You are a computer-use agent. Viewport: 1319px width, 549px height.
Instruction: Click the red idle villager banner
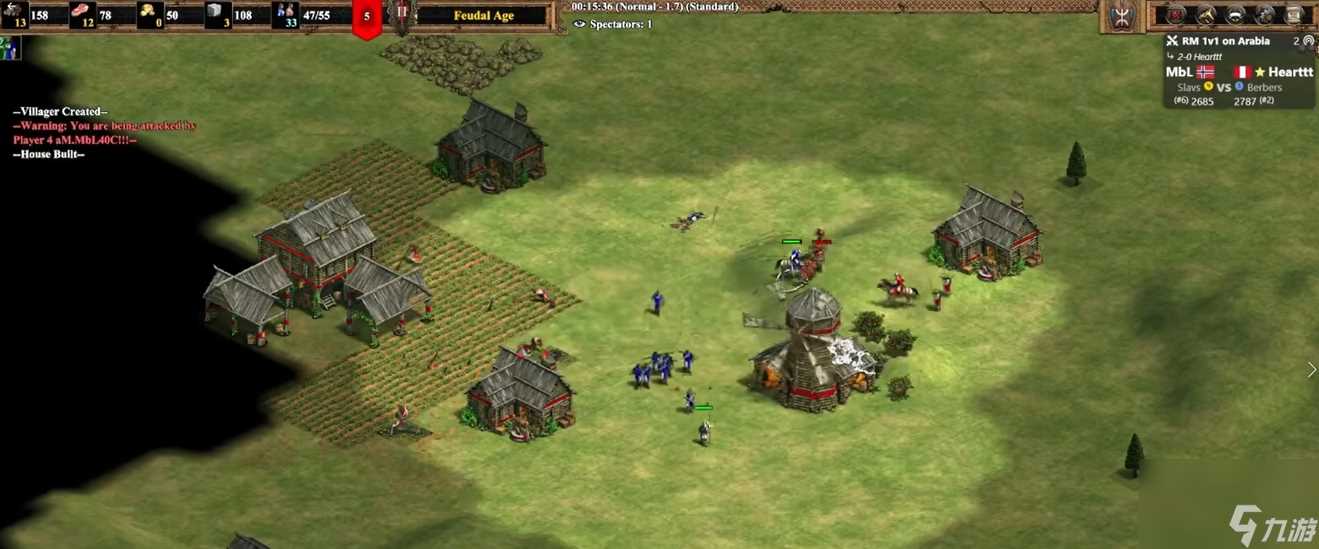[367, 18]
